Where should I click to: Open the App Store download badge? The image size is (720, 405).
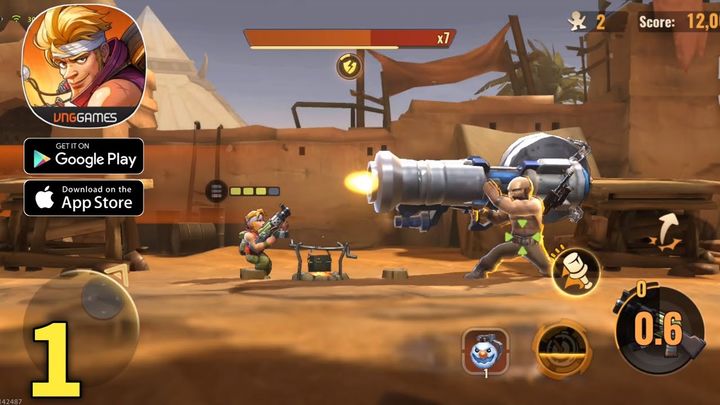(84, 196)
